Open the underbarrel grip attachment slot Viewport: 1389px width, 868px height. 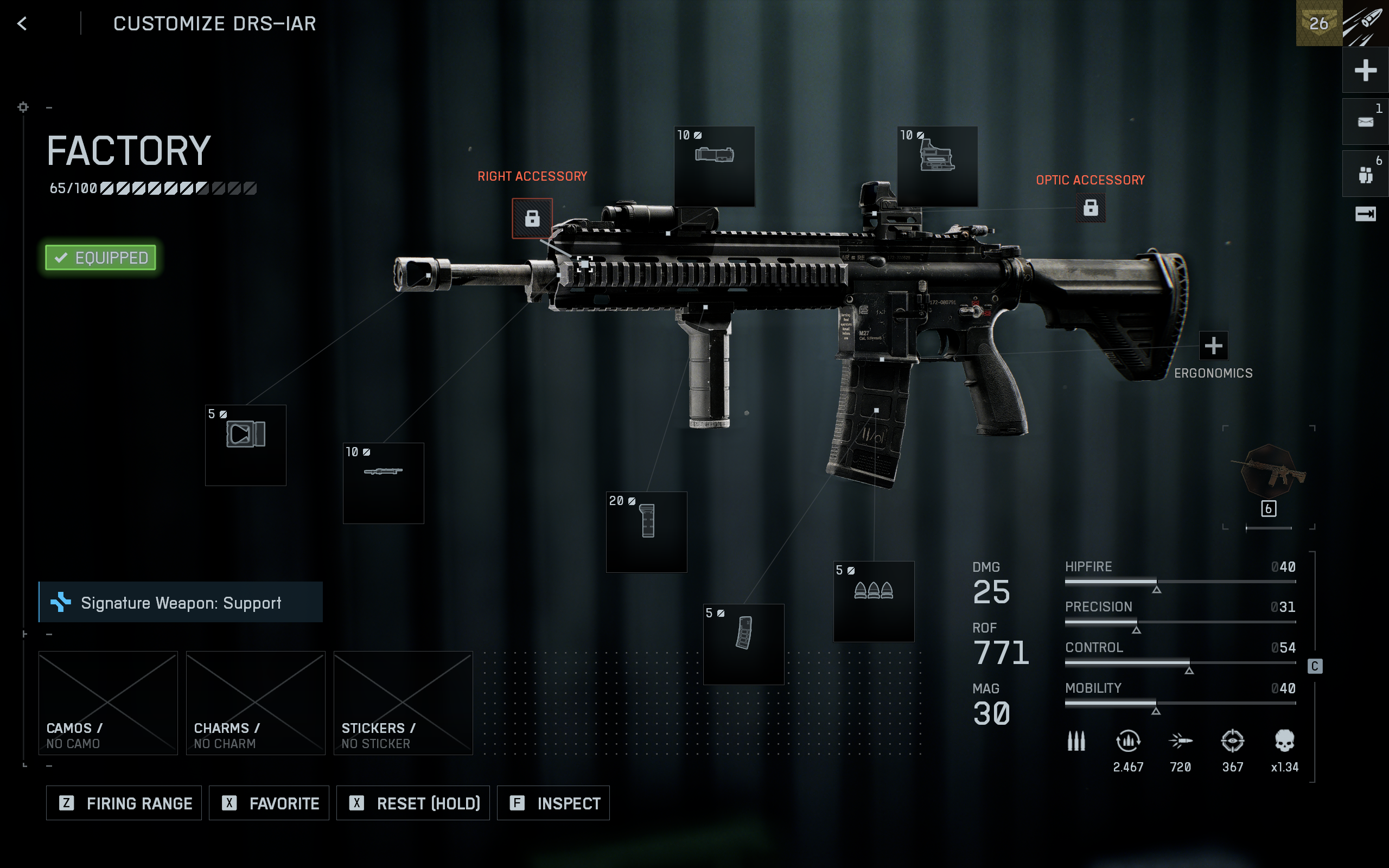point(646,531)
